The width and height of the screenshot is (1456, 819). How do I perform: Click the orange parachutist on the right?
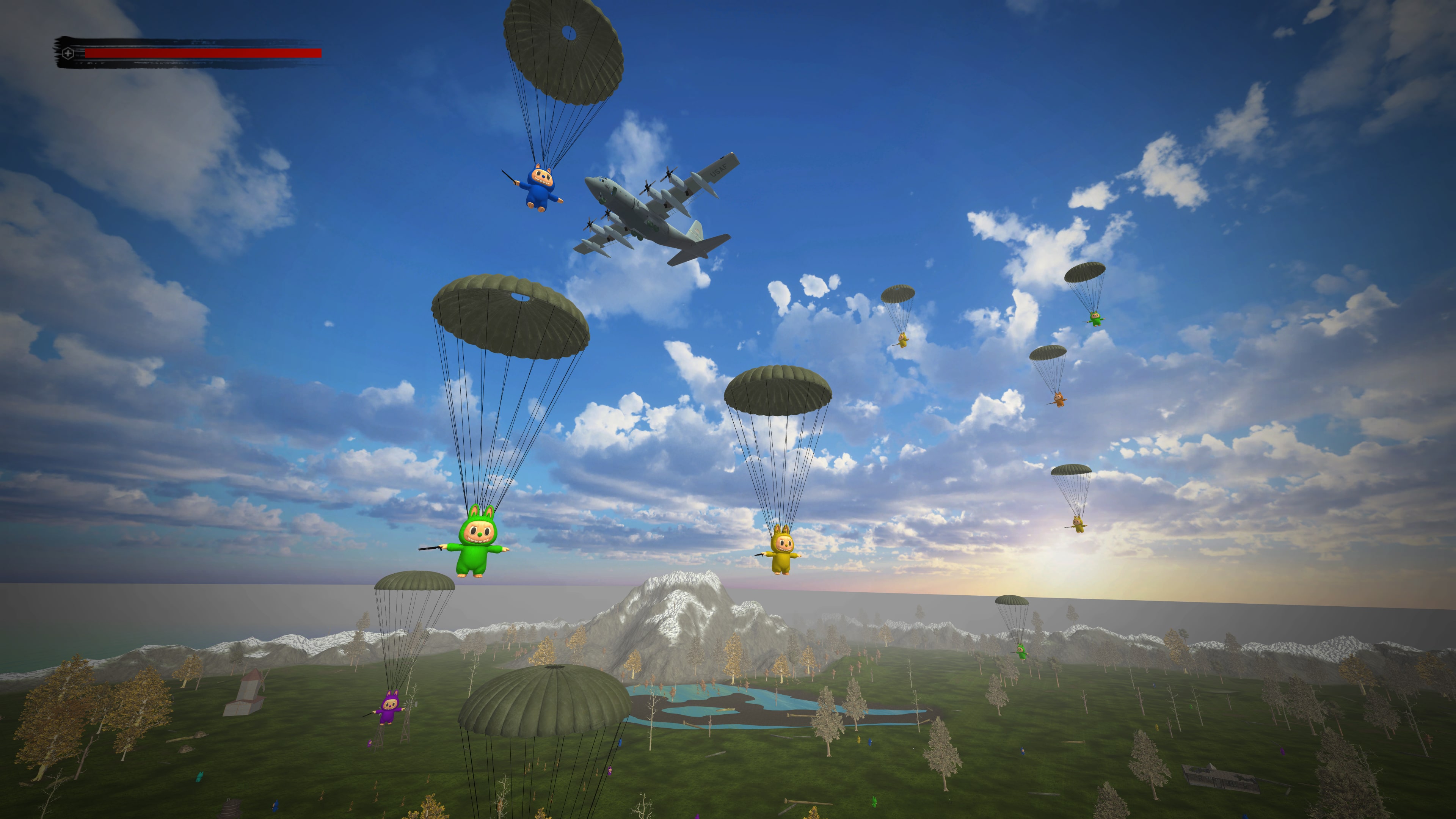[x=1059, y=400]
